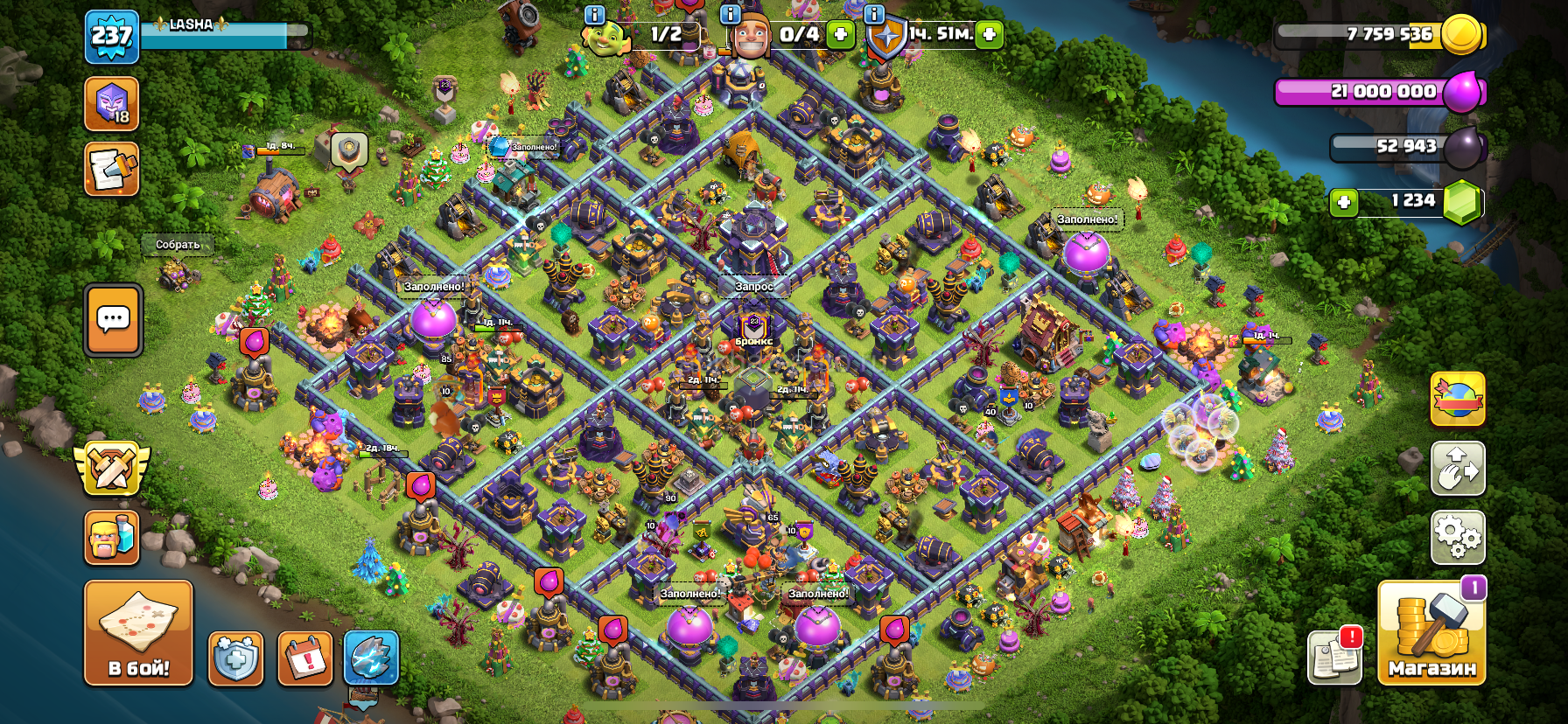Click the player level 237 badge

pyautogui.click(x=111, y=37)
